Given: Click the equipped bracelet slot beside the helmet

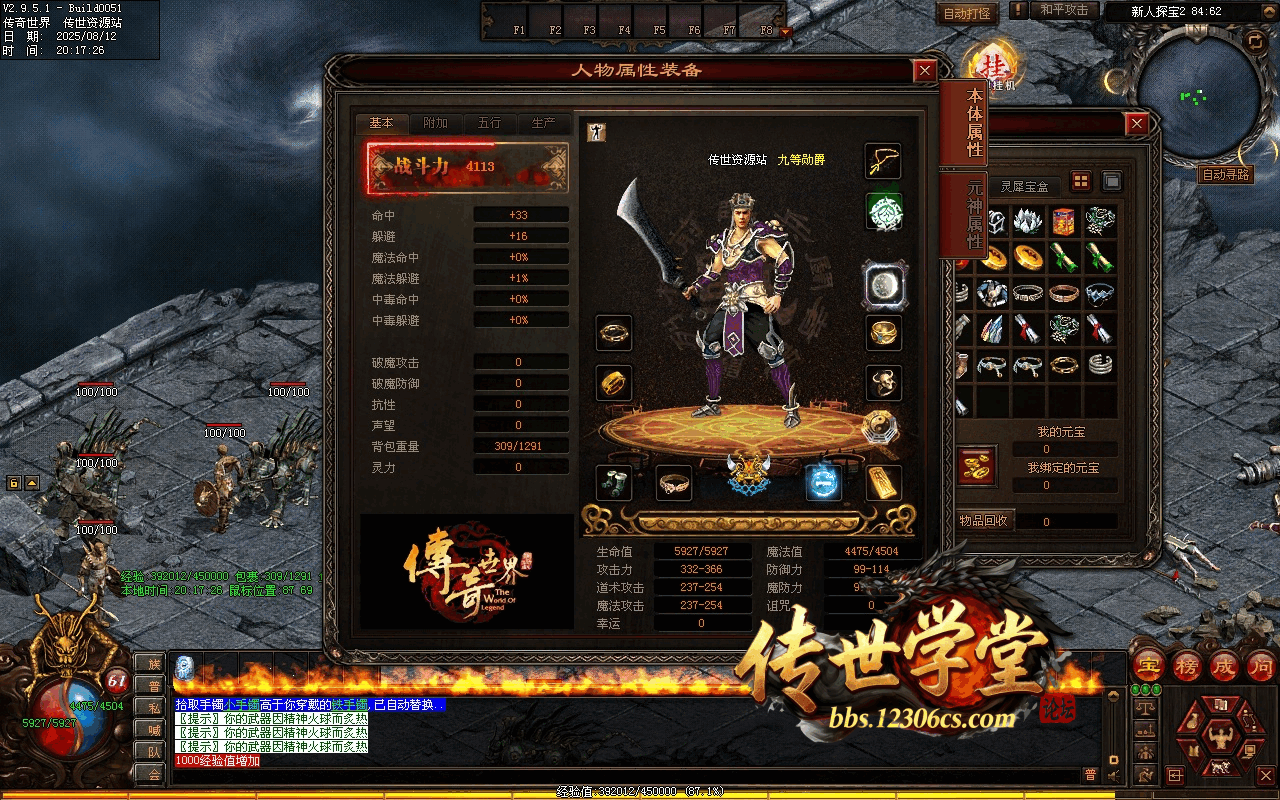Looking at the screenshot, I should [674, 483].
